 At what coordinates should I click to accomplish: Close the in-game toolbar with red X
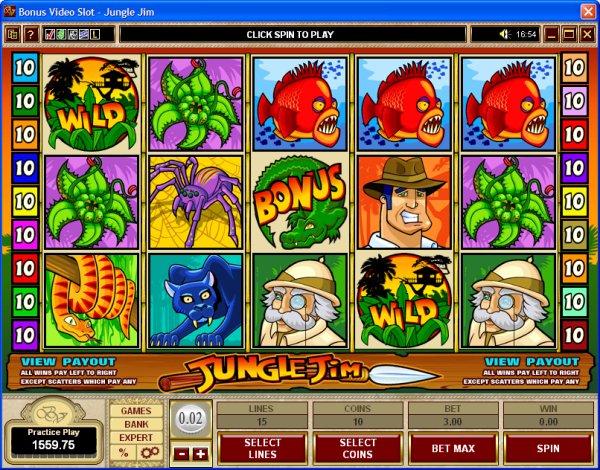pyautogui.click(x=587, y=34)
